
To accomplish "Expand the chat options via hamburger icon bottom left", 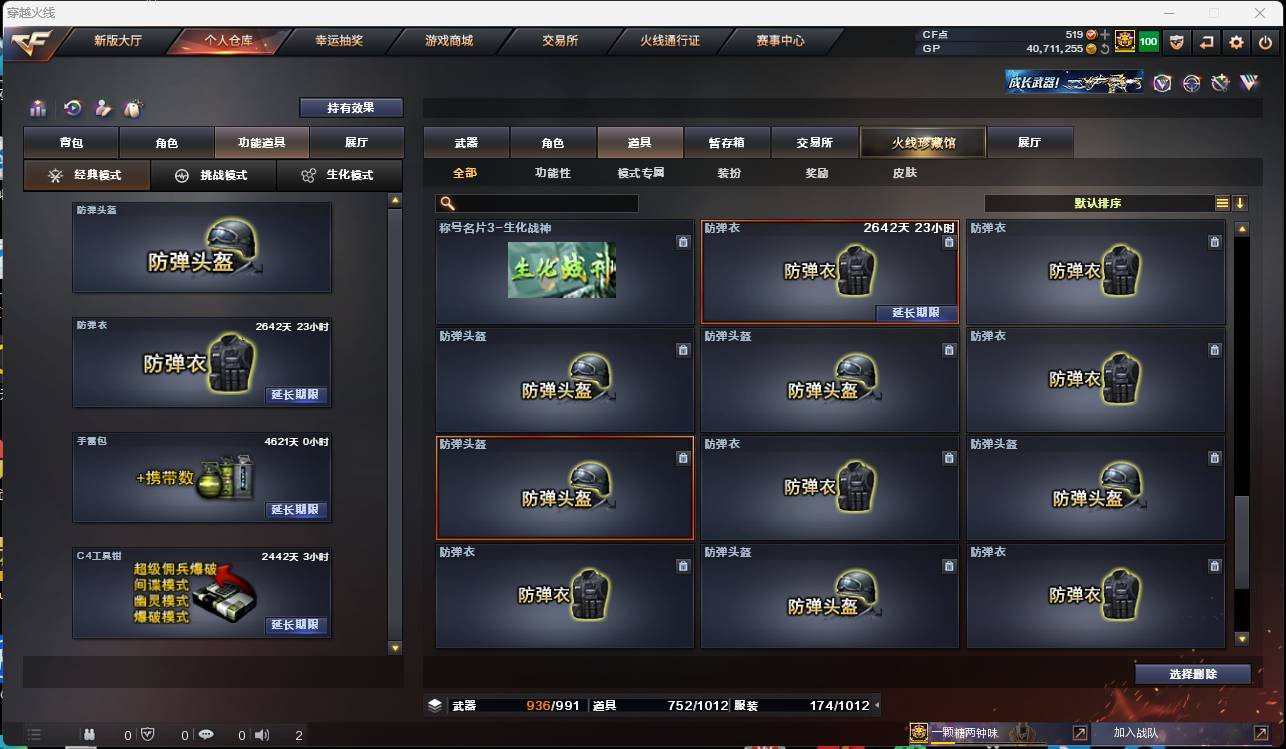I will pos(34,733).
